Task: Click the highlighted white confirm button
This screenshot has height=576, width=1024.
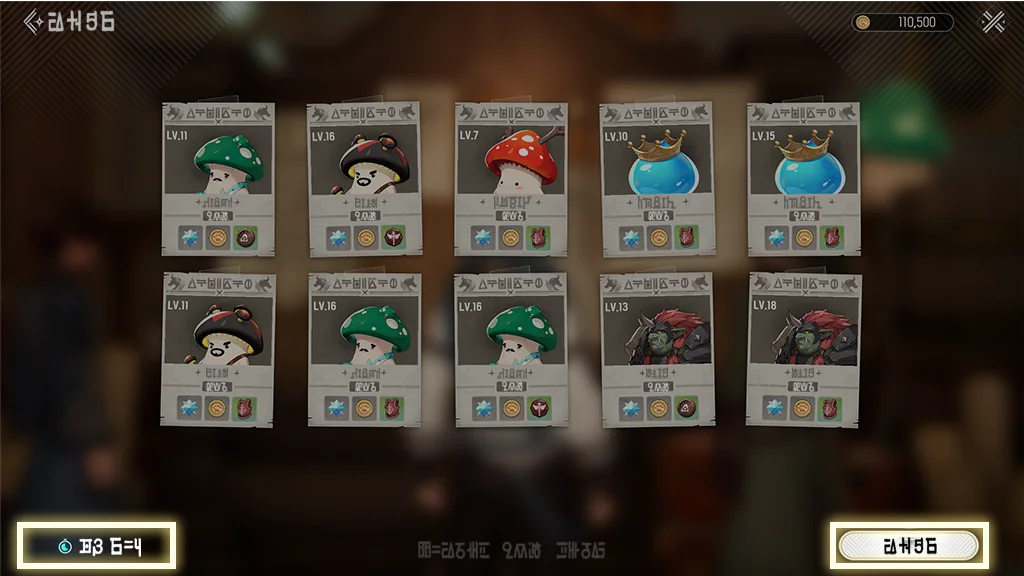Action: 909,546
